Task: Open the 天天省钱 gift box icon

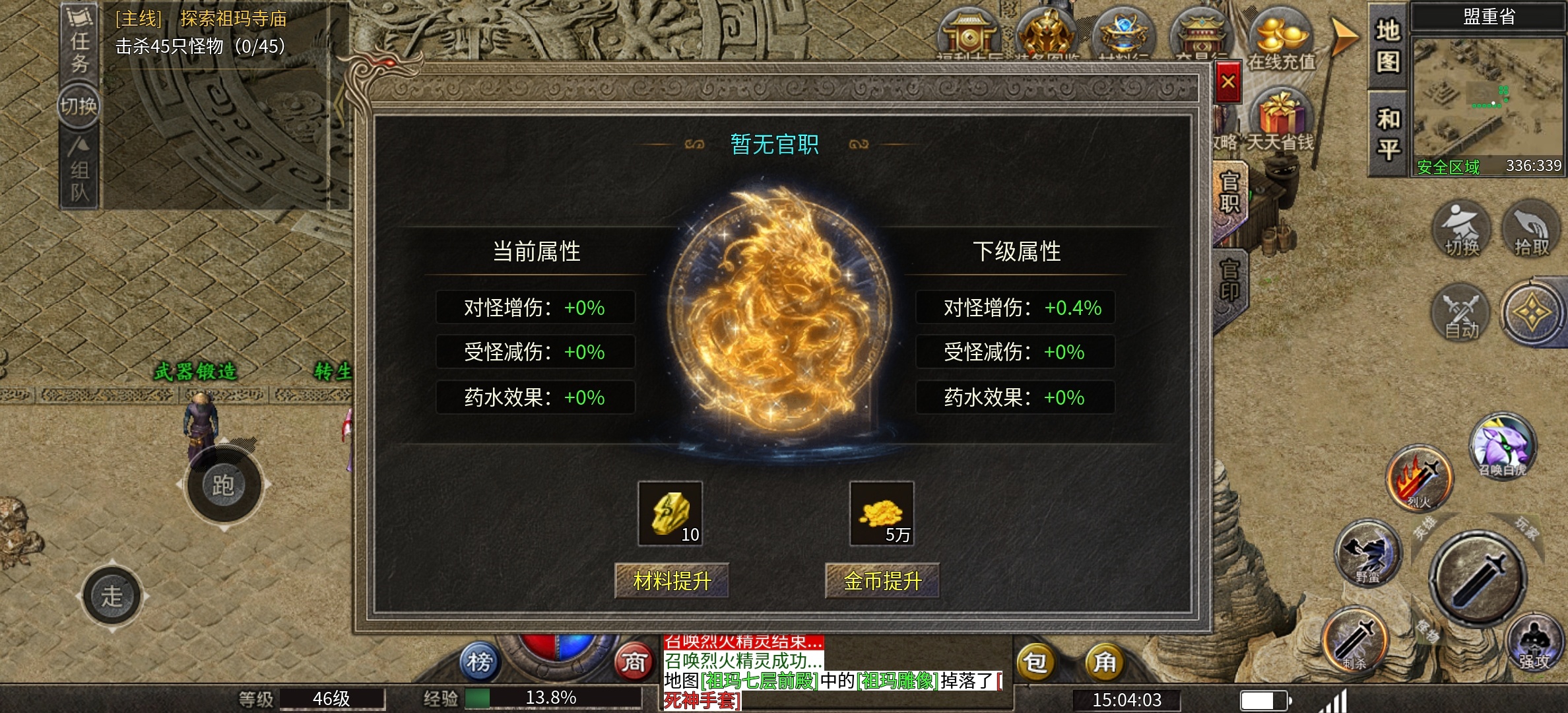Action: (1280, 119)
